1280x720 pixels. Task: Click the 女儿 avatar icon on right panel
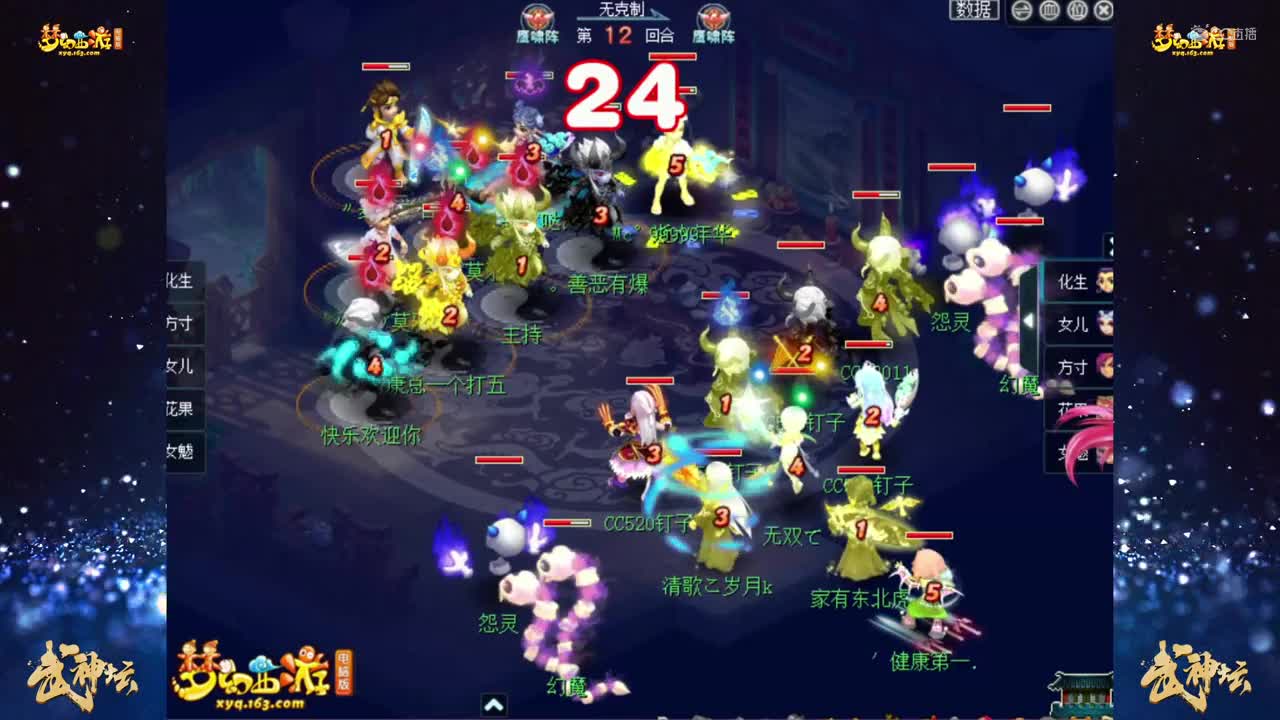coord(1102,325)
